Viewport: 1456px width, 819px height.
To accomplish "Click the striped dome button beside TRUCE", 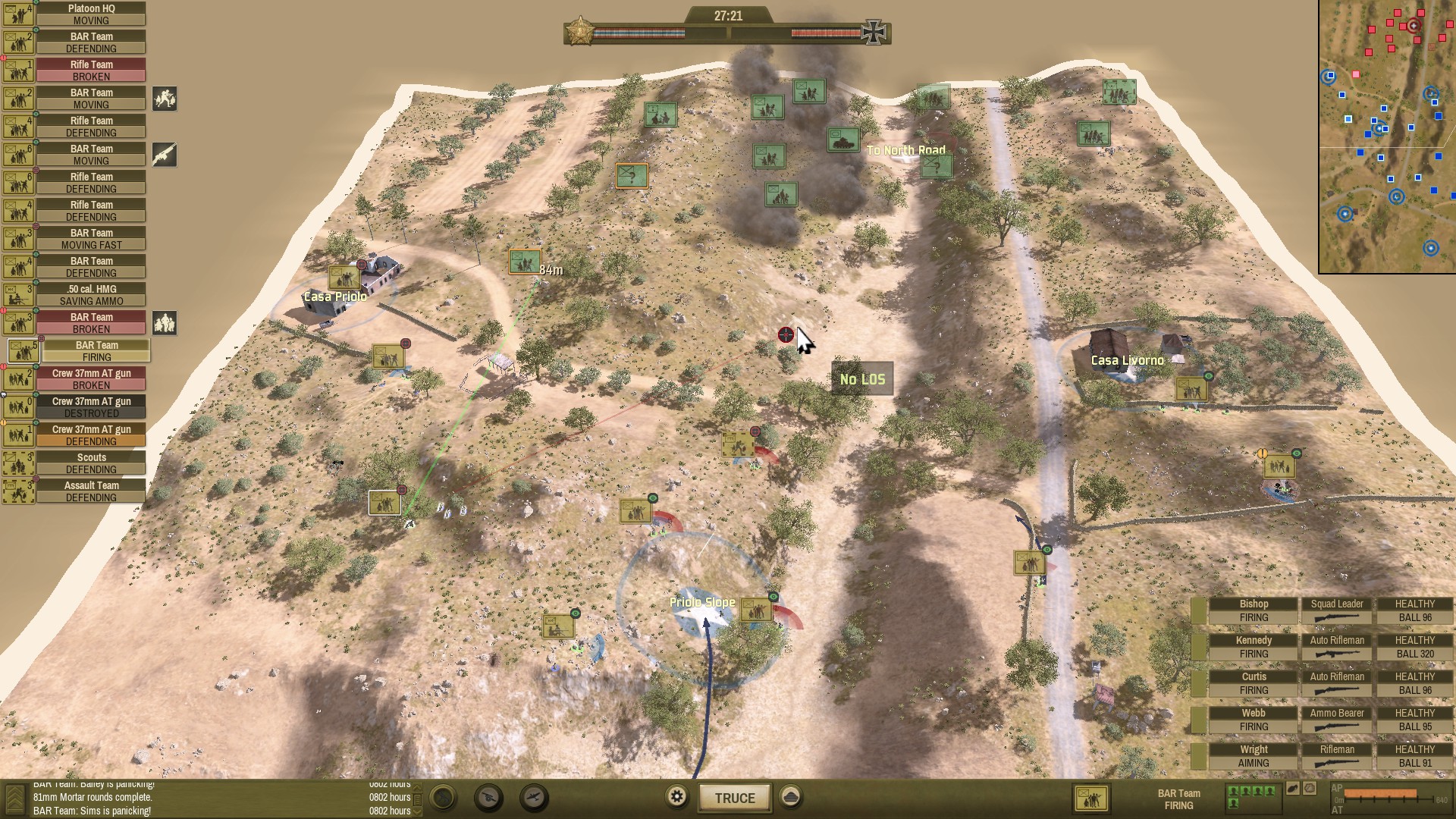I will click(x=790, y=796).
